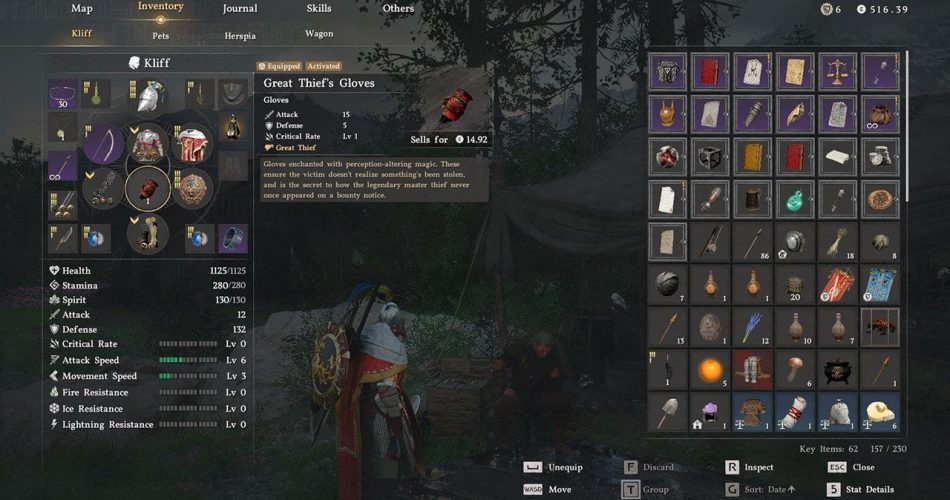Choose the shovel in the inventory
Viewport: 950px width, 500px height.
pos(666,411)
